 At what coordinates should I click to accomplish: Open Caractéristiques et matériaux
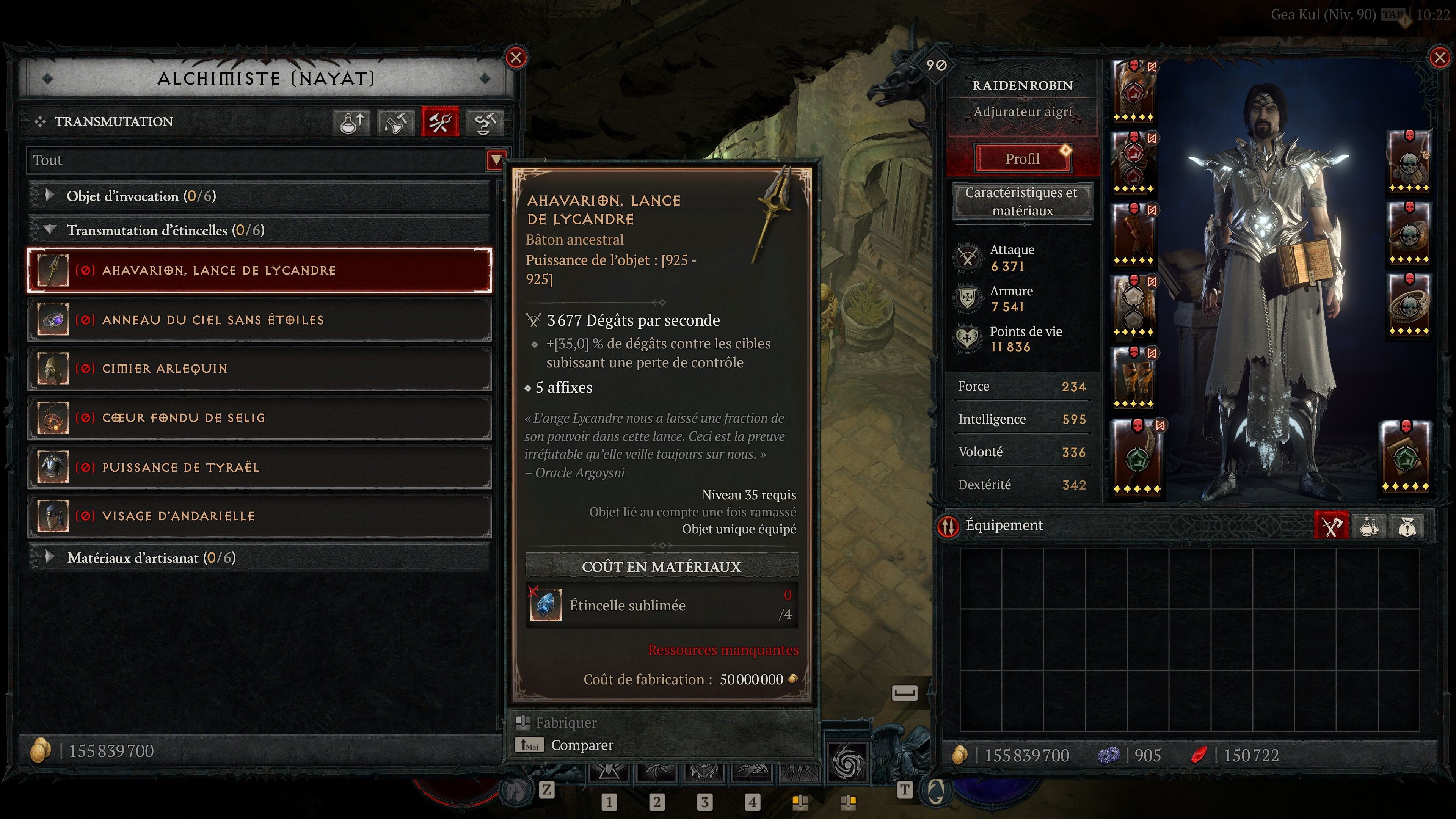pyautogui.click(x=1023, y=201)
